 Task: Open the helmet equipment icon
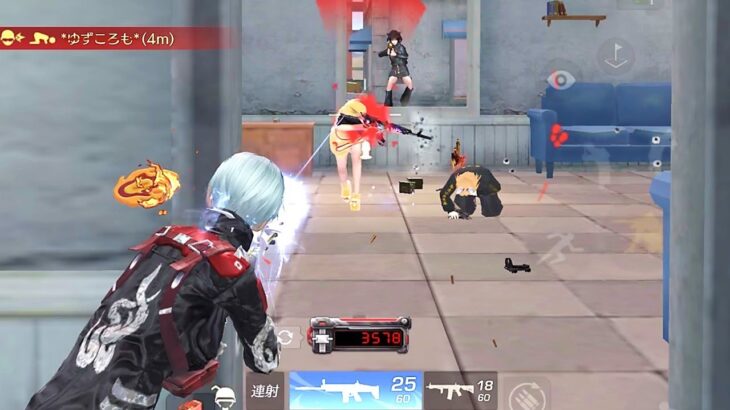226,397
